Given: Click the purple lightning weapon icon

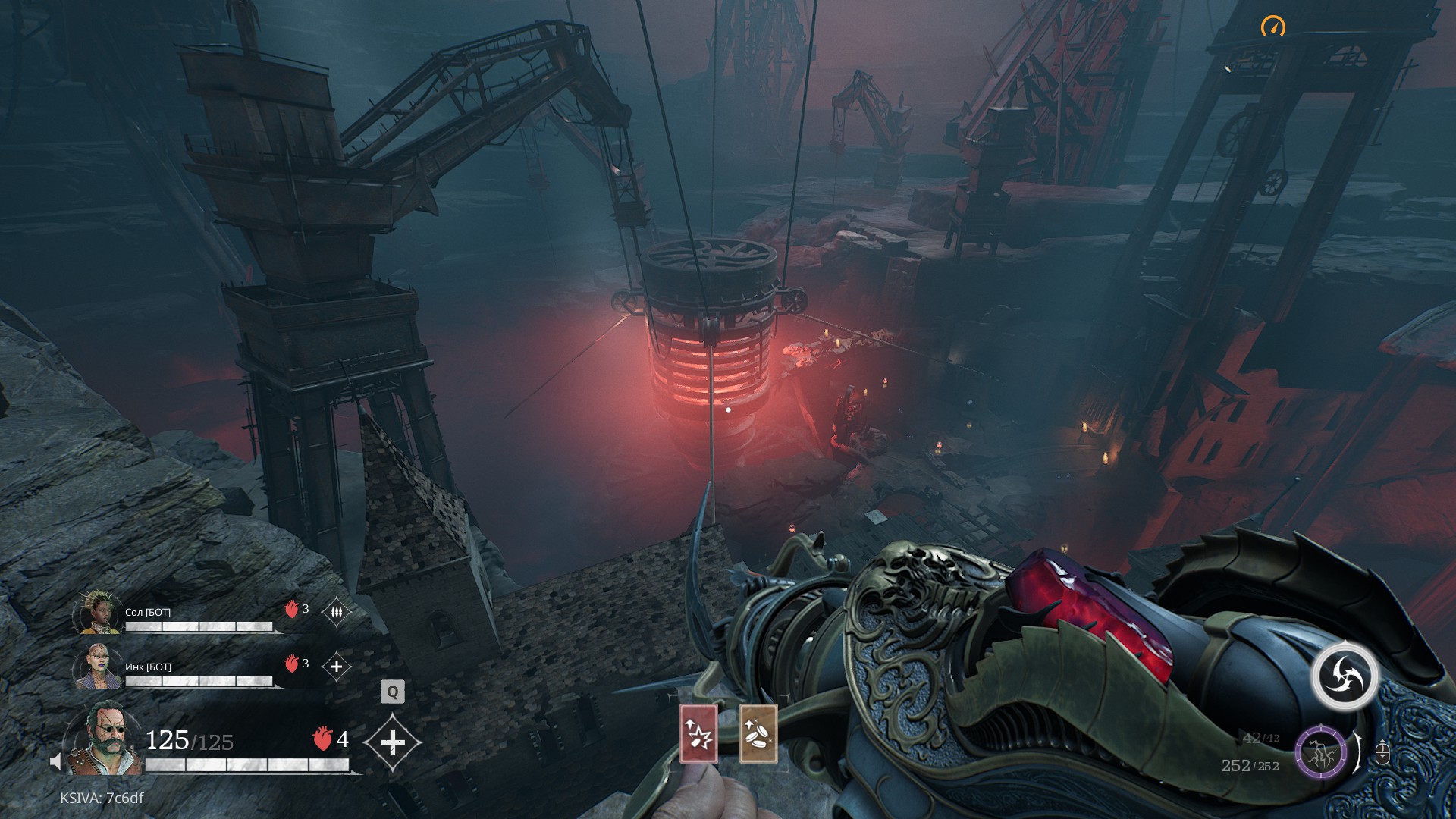Looking at the screenshot, I should (x=1320, y=753).
